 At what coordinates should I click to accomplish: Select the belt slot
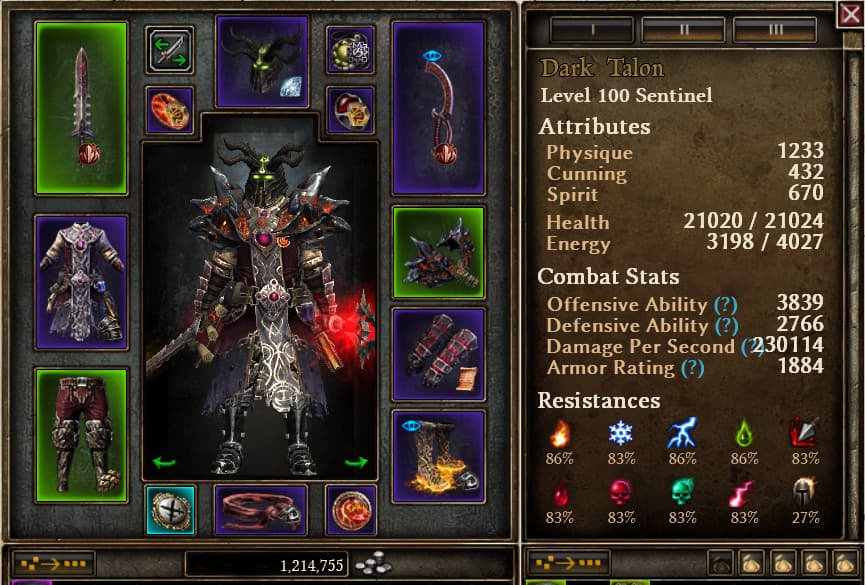[262, 510]
